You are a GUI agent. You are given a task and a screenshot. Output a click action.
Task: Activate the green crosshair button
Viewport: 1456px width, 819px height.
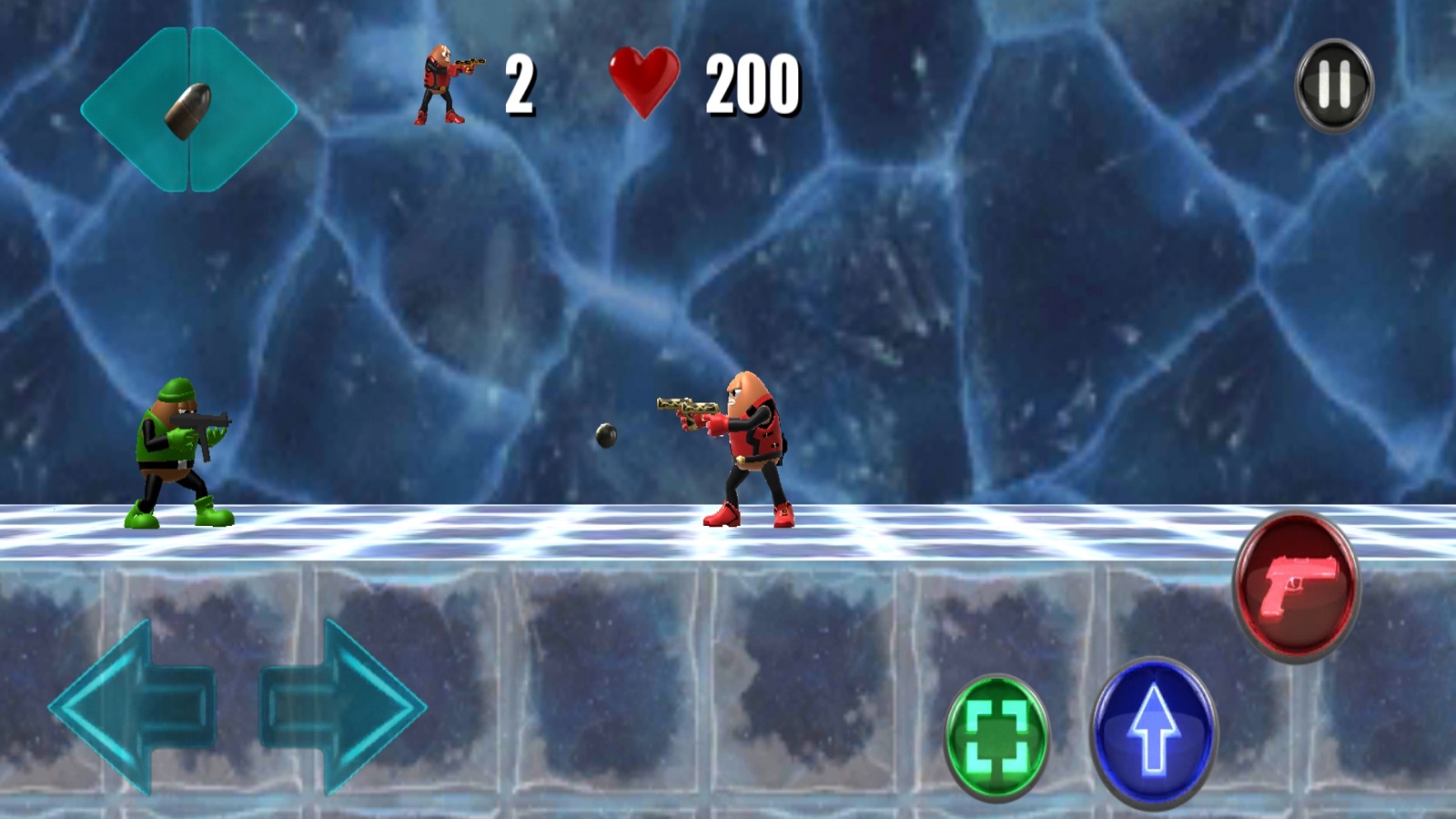coord(996,736)
